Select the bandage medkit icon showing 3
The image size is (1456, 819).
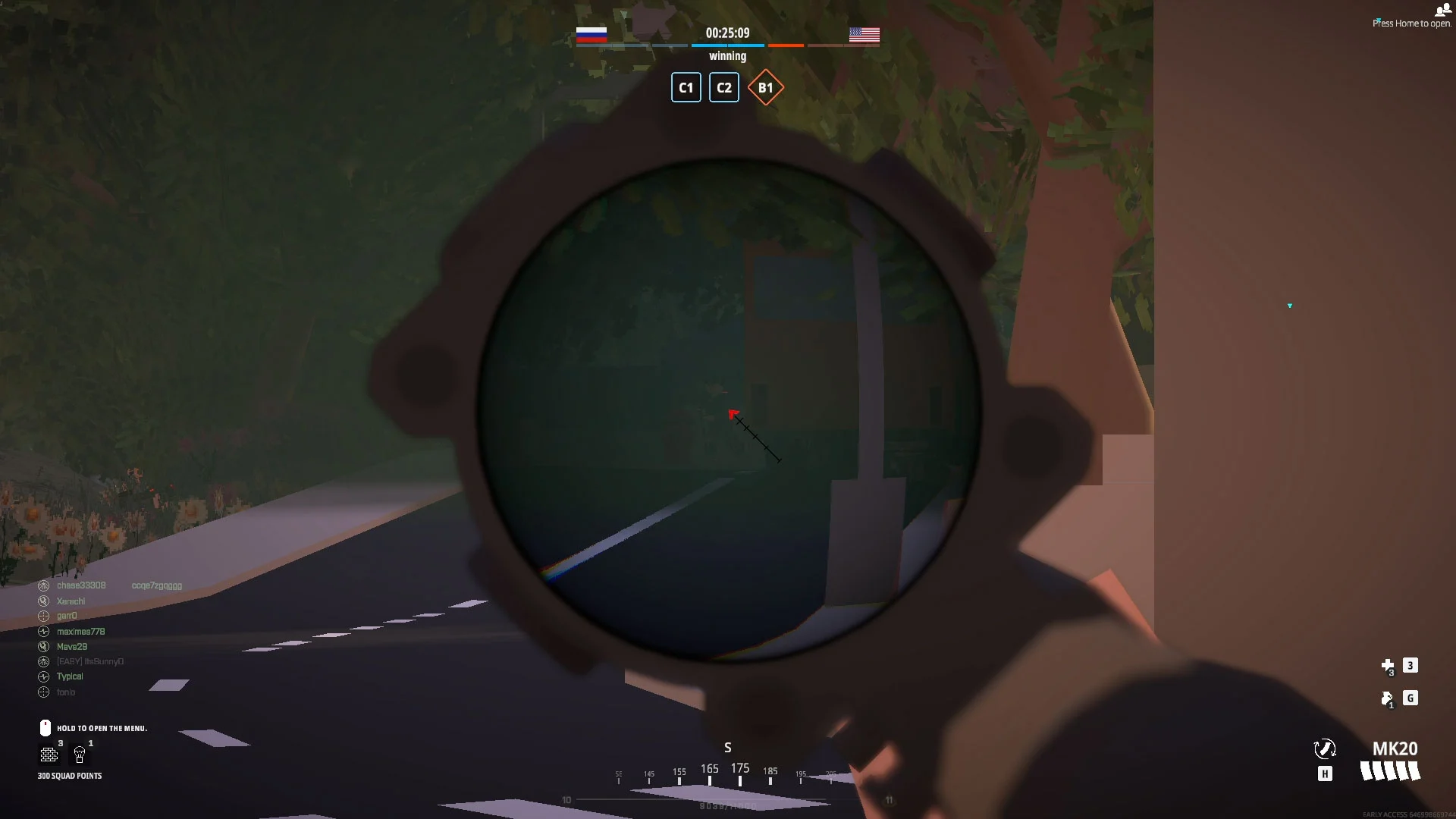pyautogui.click(x=1389, y=666)
